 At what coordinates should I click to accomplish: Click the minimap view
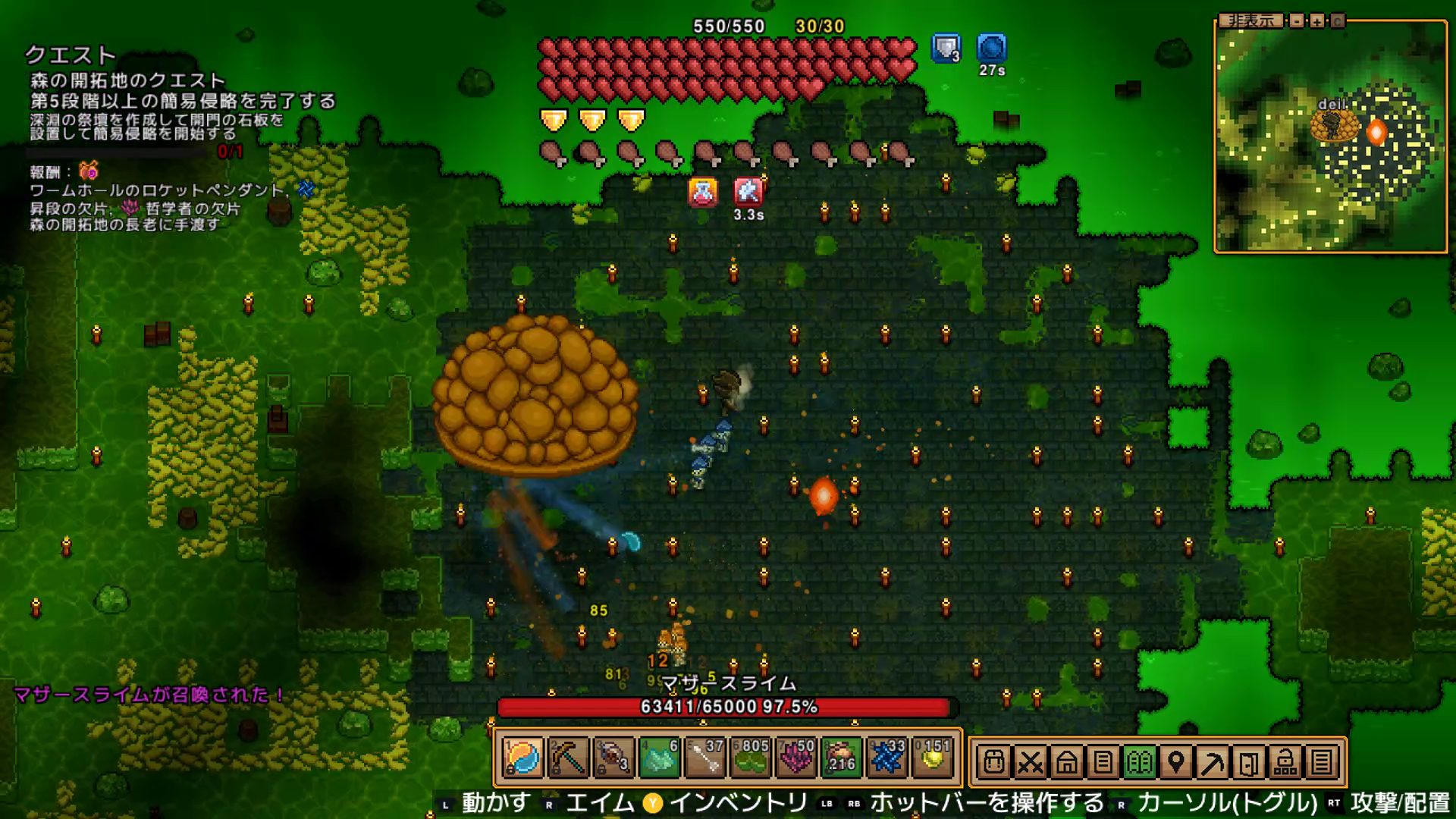[x=1330, y=139]
